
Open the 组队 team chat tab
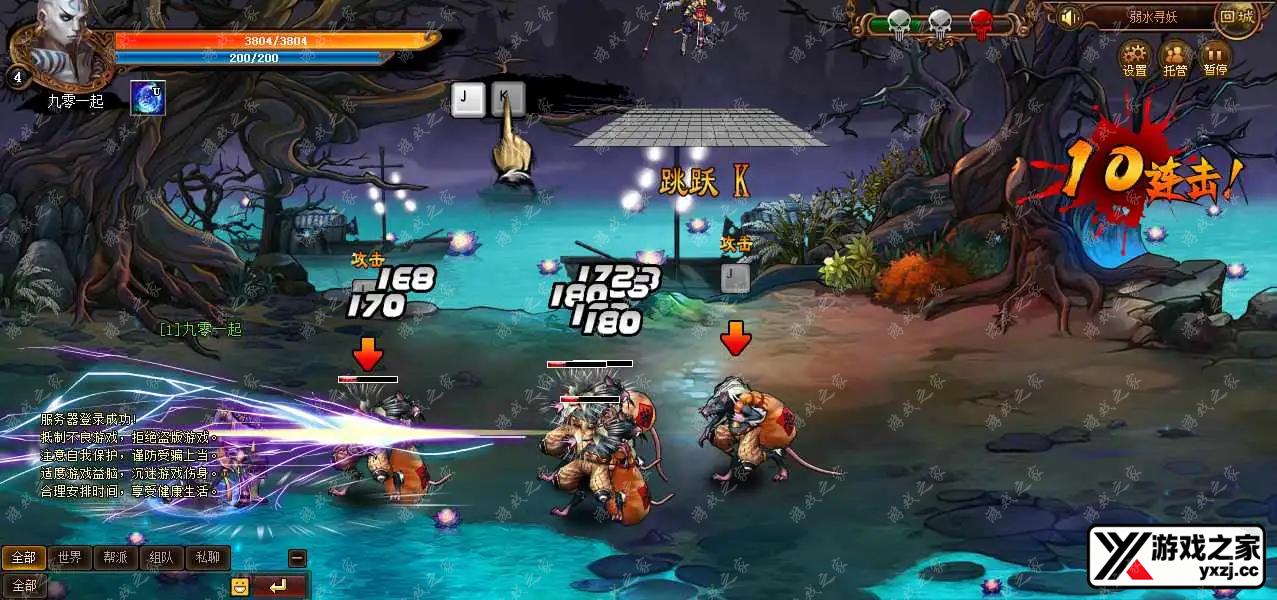(x=161, y=557)
